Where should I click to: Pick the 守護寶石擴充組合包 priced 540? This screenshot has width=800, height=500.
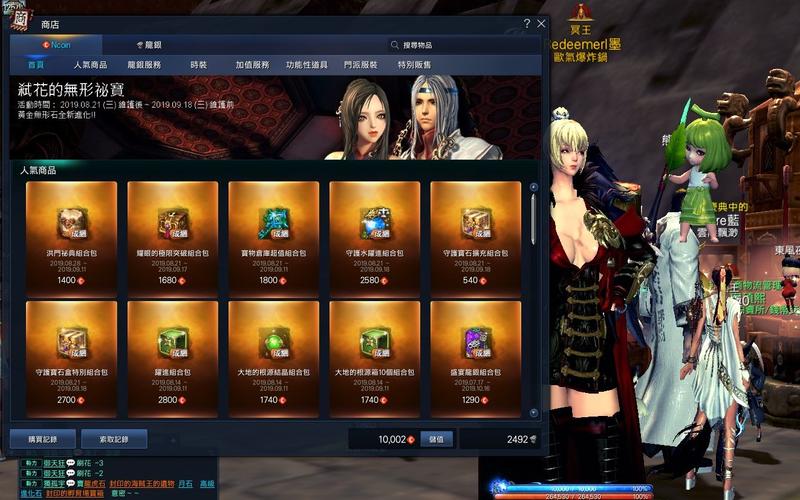[475, 236]
